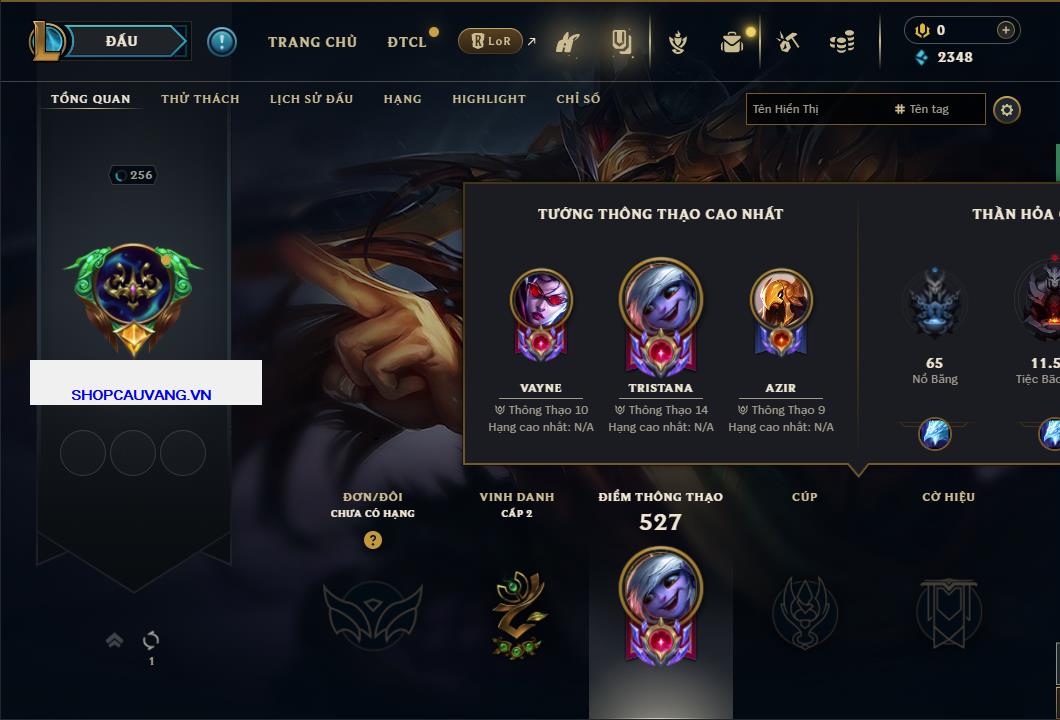Choose the Azir mastery portrait

781,300
